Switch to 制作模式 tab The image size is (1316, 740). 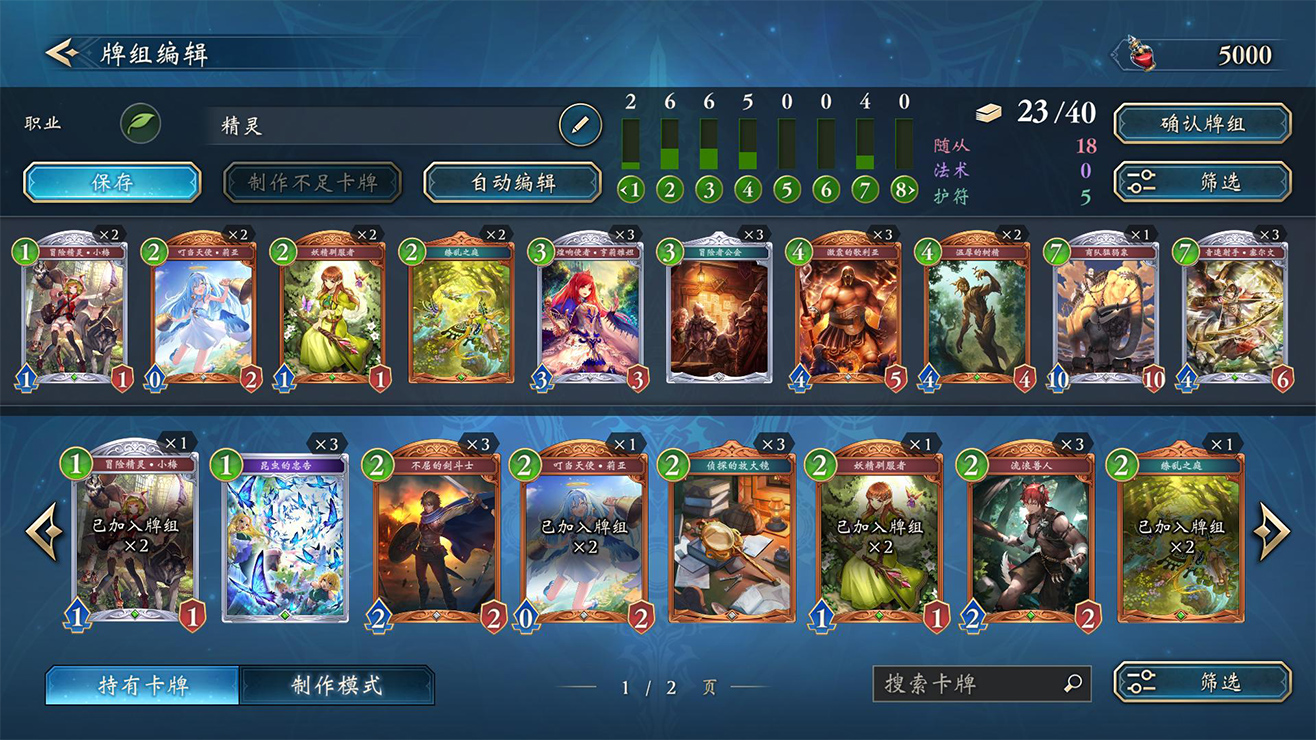pyautogui.click(x=337, y=686)
